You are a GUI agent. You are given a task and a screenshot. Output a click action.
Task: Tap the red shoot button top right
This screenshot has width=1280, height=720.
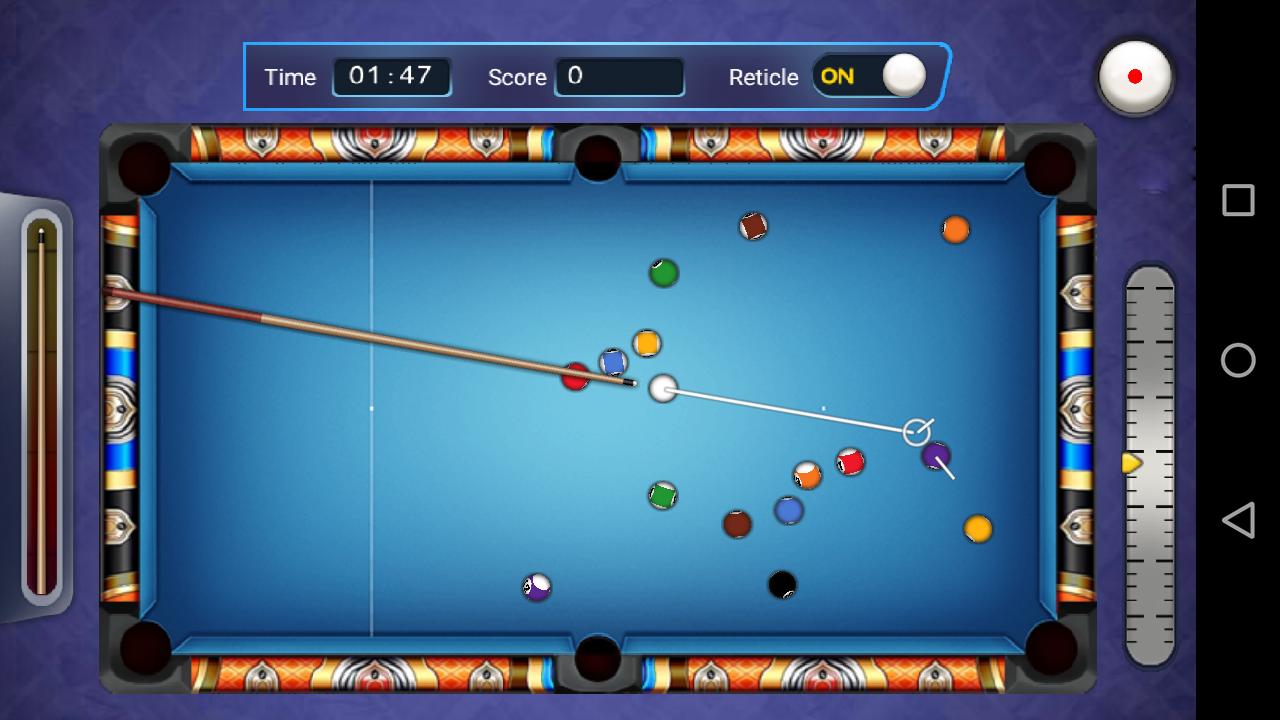pos(1135,77)
